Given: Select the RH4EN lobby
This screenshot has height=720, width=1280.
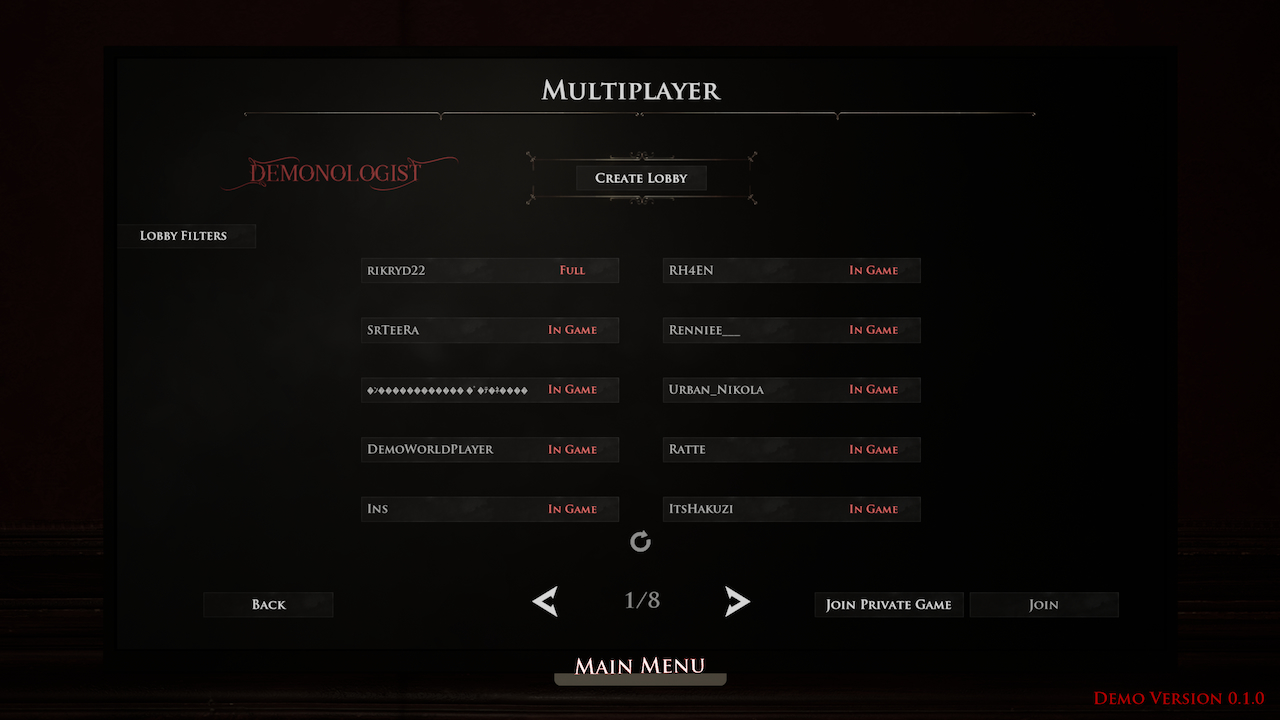Looking at the screenshot, I should [x=791, y=270].
